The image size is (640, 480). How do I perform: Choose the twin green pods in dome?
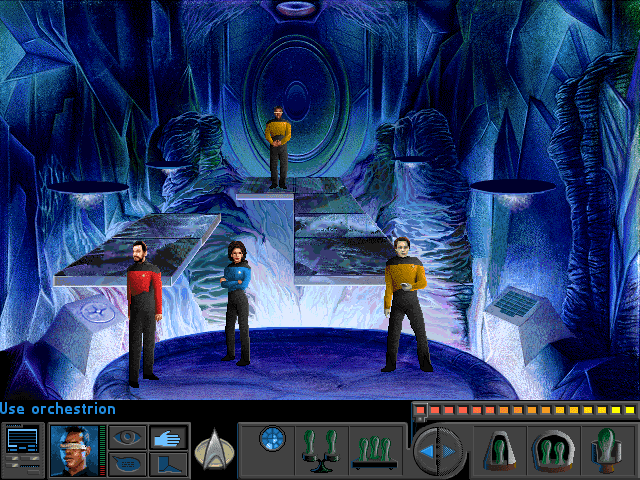[x=553, y=449]
